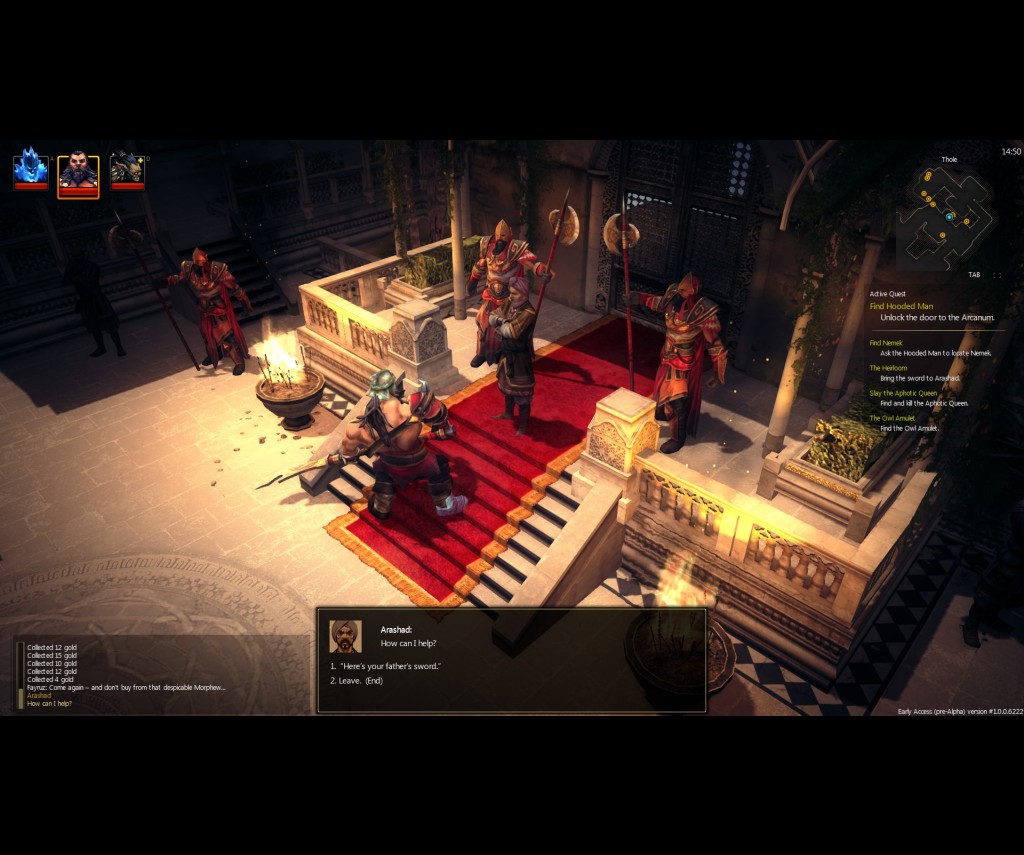Click the message log panel
Viewport: 1024px width, 855px height.
tap(130, 675)
